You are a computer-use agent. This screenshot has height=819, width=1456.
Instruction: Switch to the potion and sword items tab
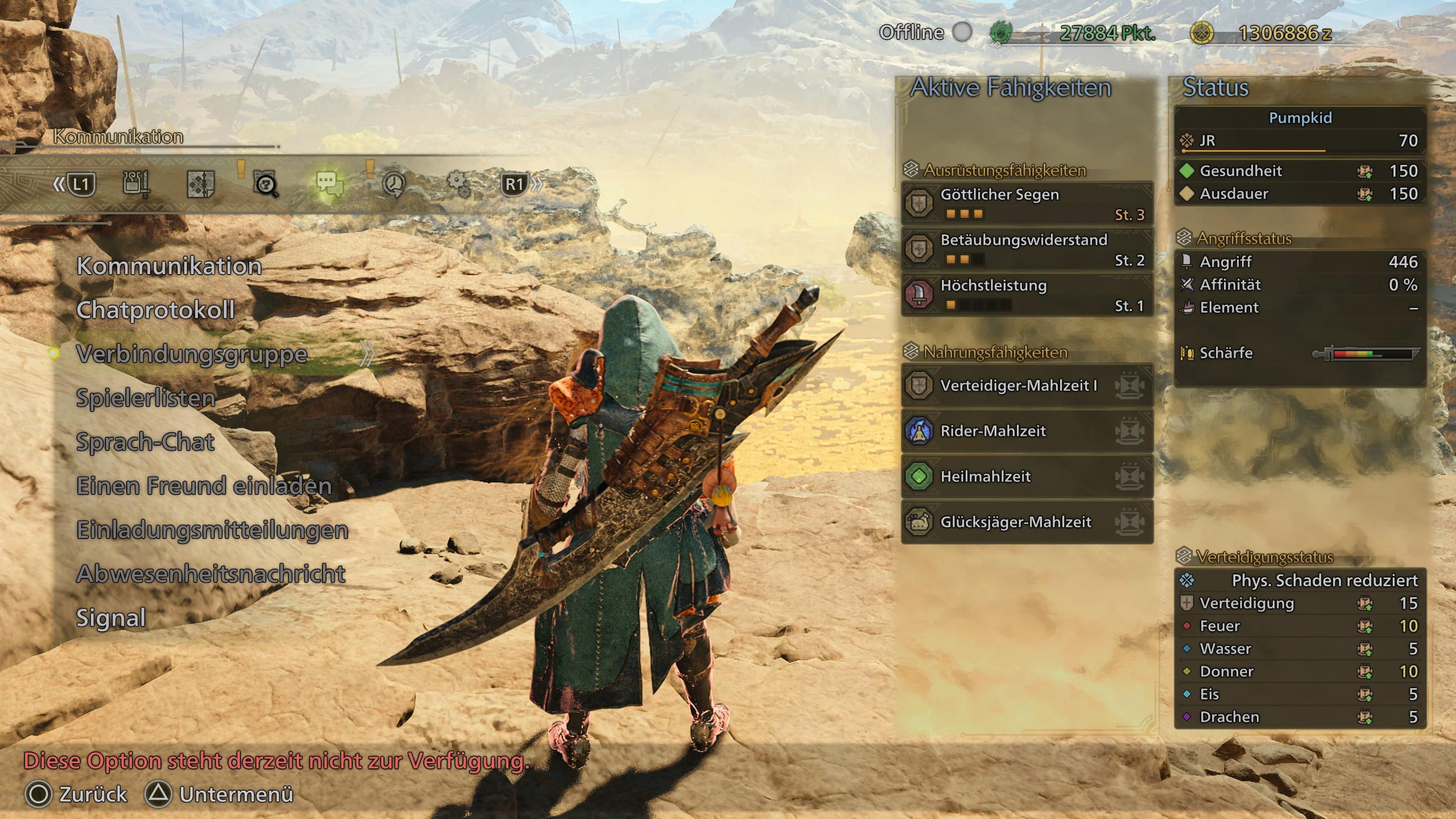(x=136, y=184)
